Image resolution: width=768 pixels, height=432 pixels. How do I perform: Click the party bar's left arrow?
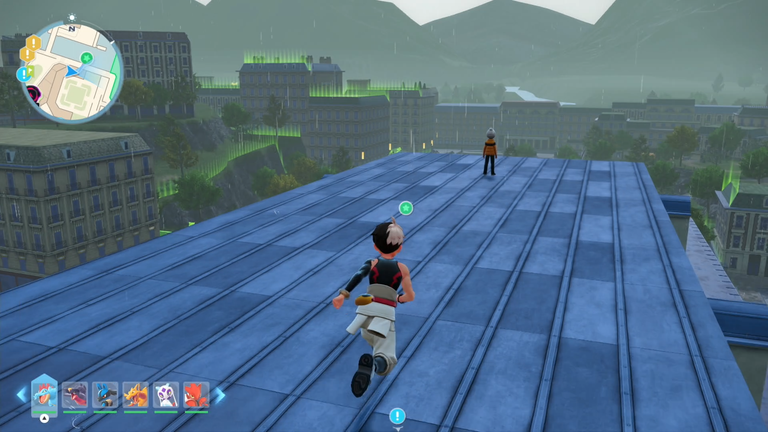click(20, 395)
